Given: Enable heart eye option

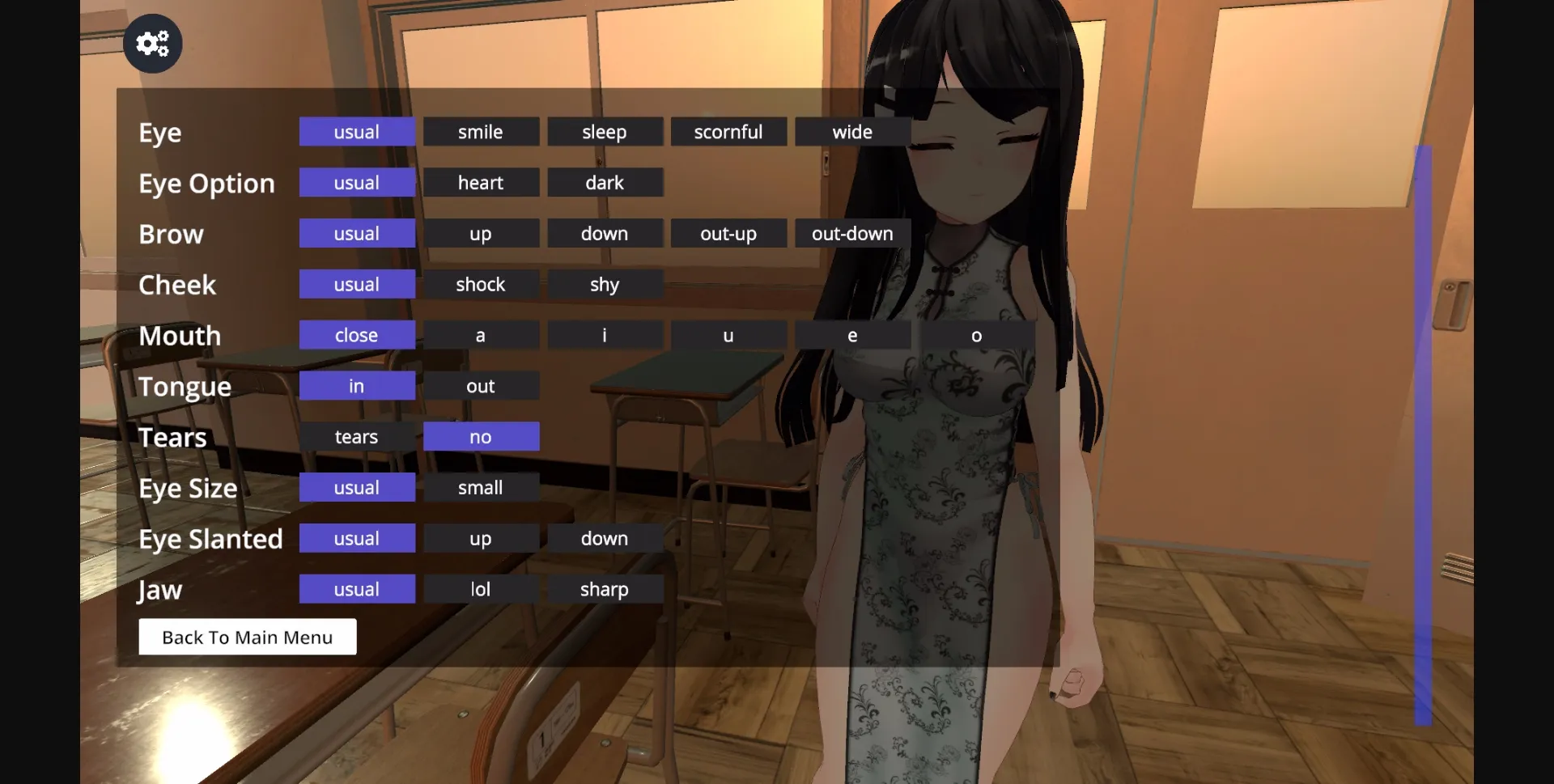Looking at the screenshot, I should pyautogui.click(x=481, y=182).
